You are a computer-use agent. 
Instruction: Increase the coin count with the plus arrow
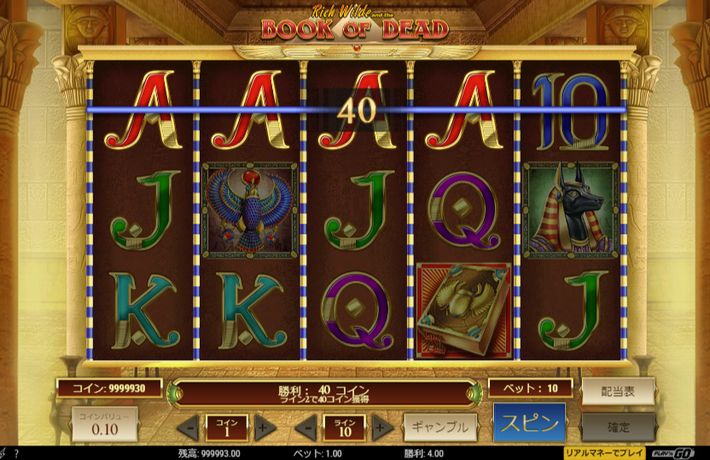click(x=264, y=428)
